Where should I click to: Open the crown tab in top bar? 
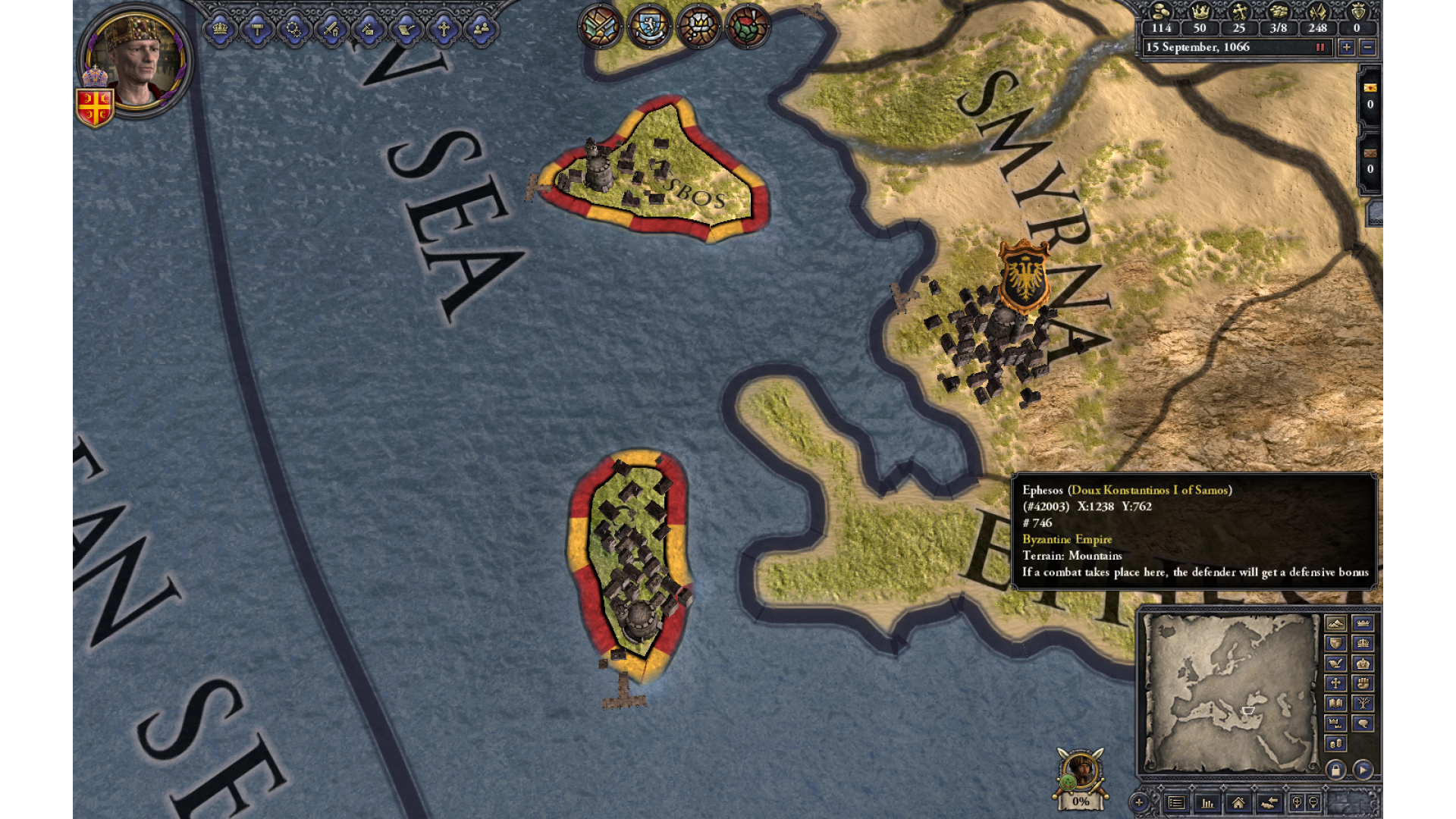pos(220,30)
